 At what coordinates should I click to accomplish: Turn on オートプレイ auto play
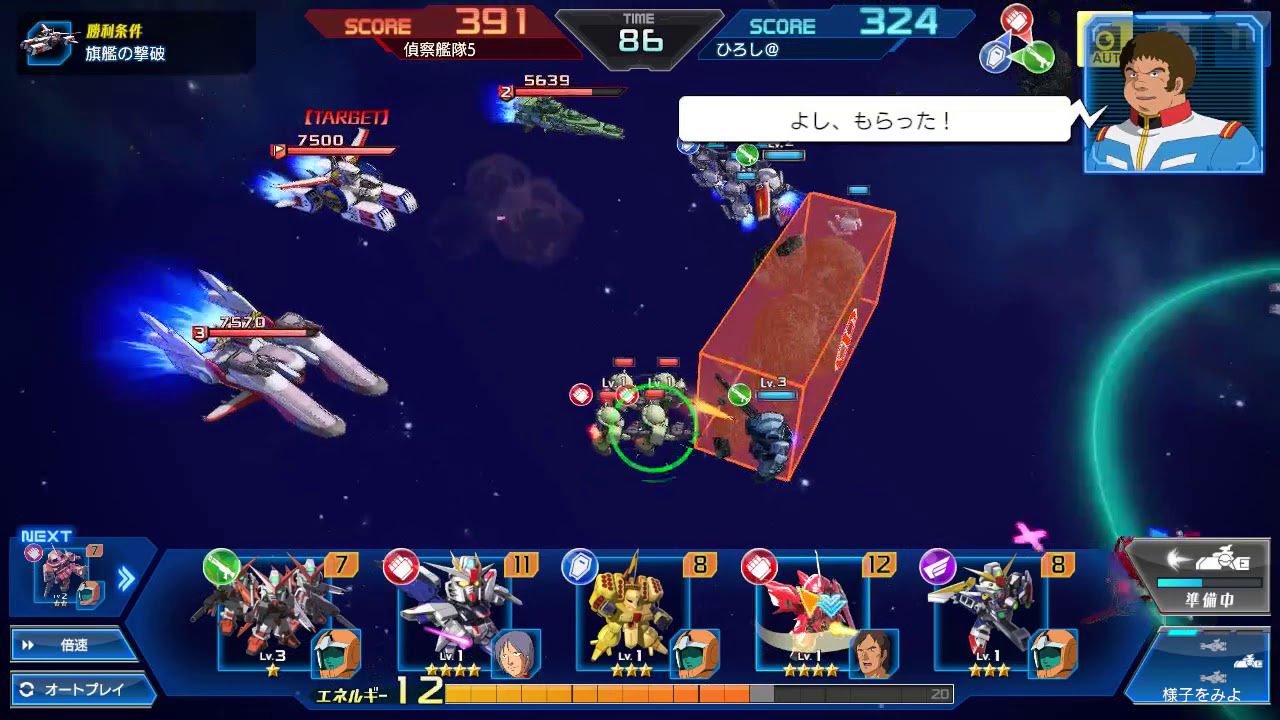[x=70, y=688]
